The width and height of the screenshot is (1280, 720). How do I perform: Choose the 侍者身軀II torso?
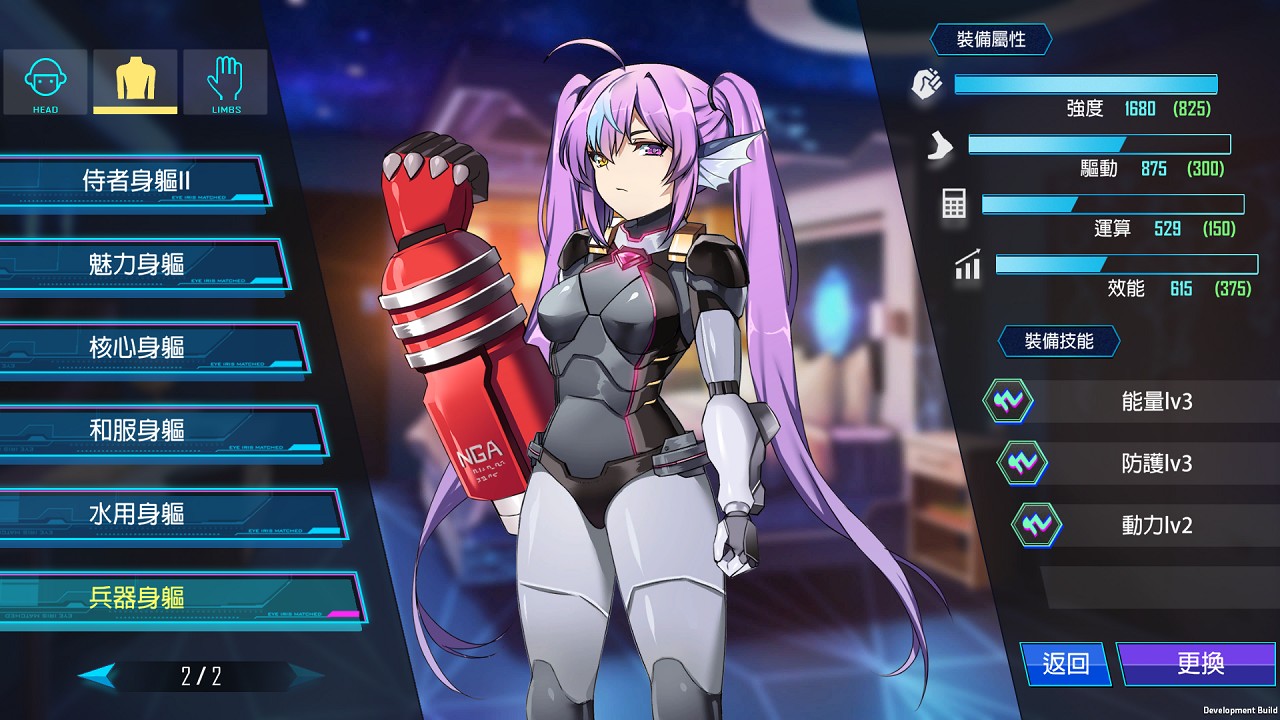click(x=136, y=181)
